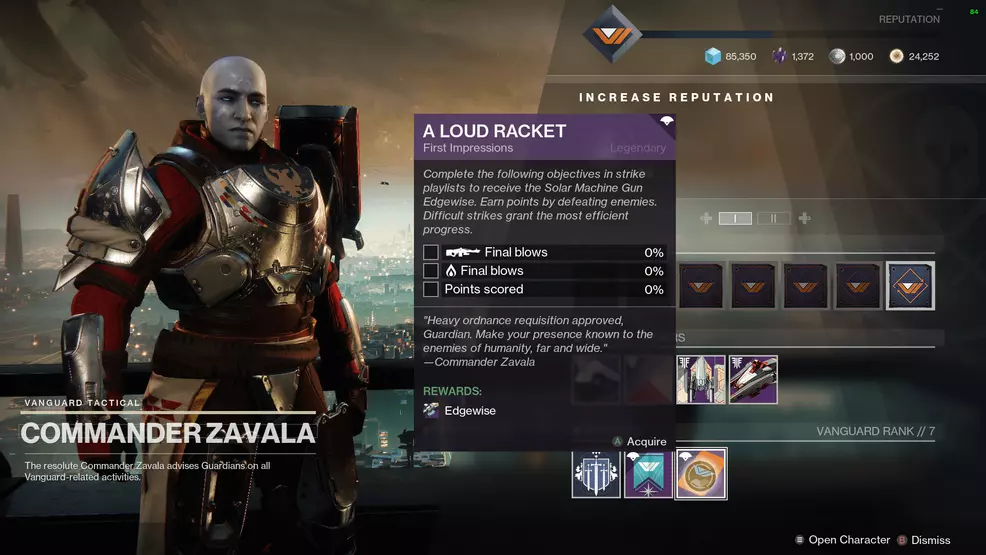Open the three-swords shield emblem item

point(596,473)
